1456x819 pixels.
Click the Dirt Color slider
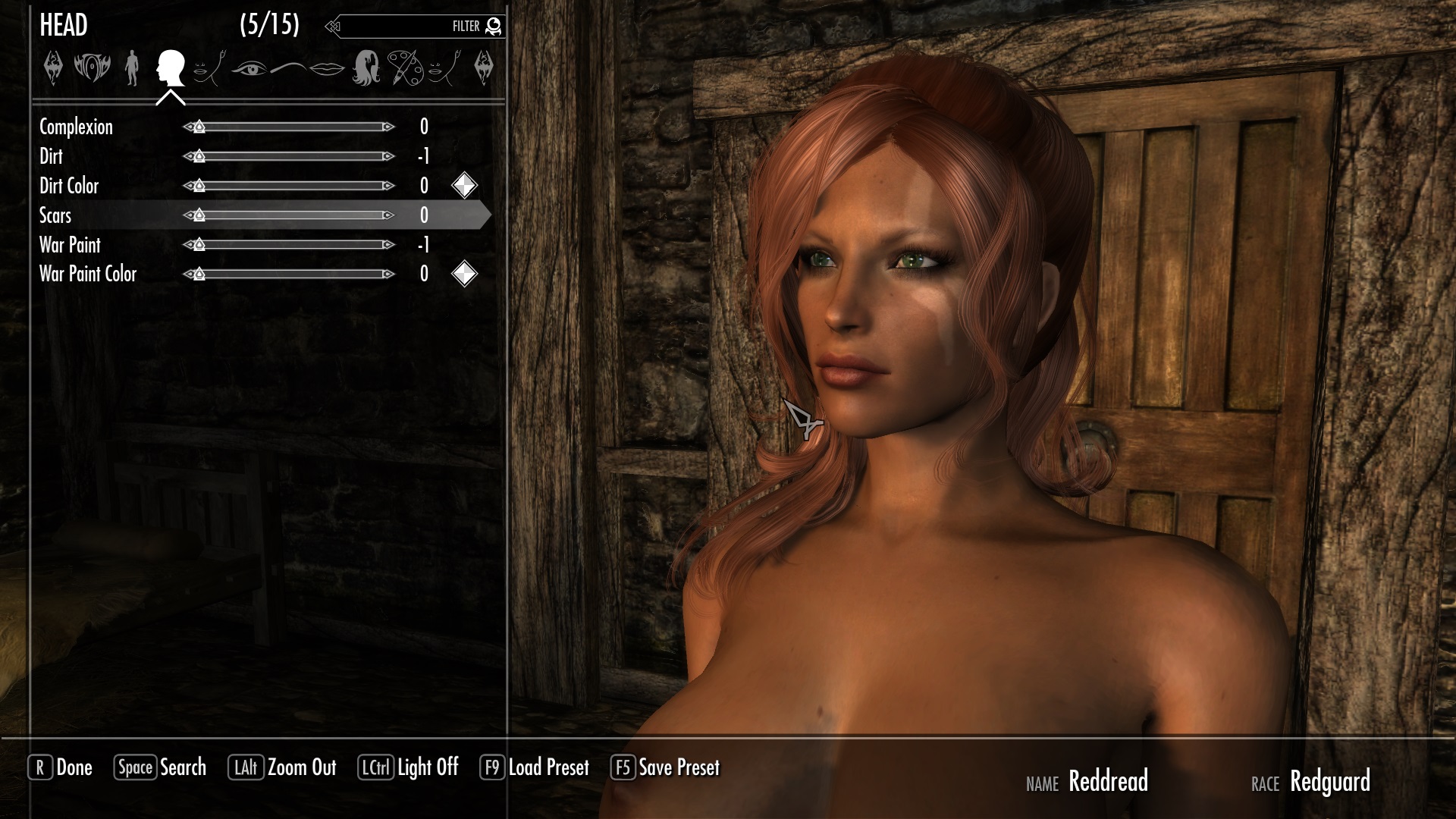tap(289, 186)
